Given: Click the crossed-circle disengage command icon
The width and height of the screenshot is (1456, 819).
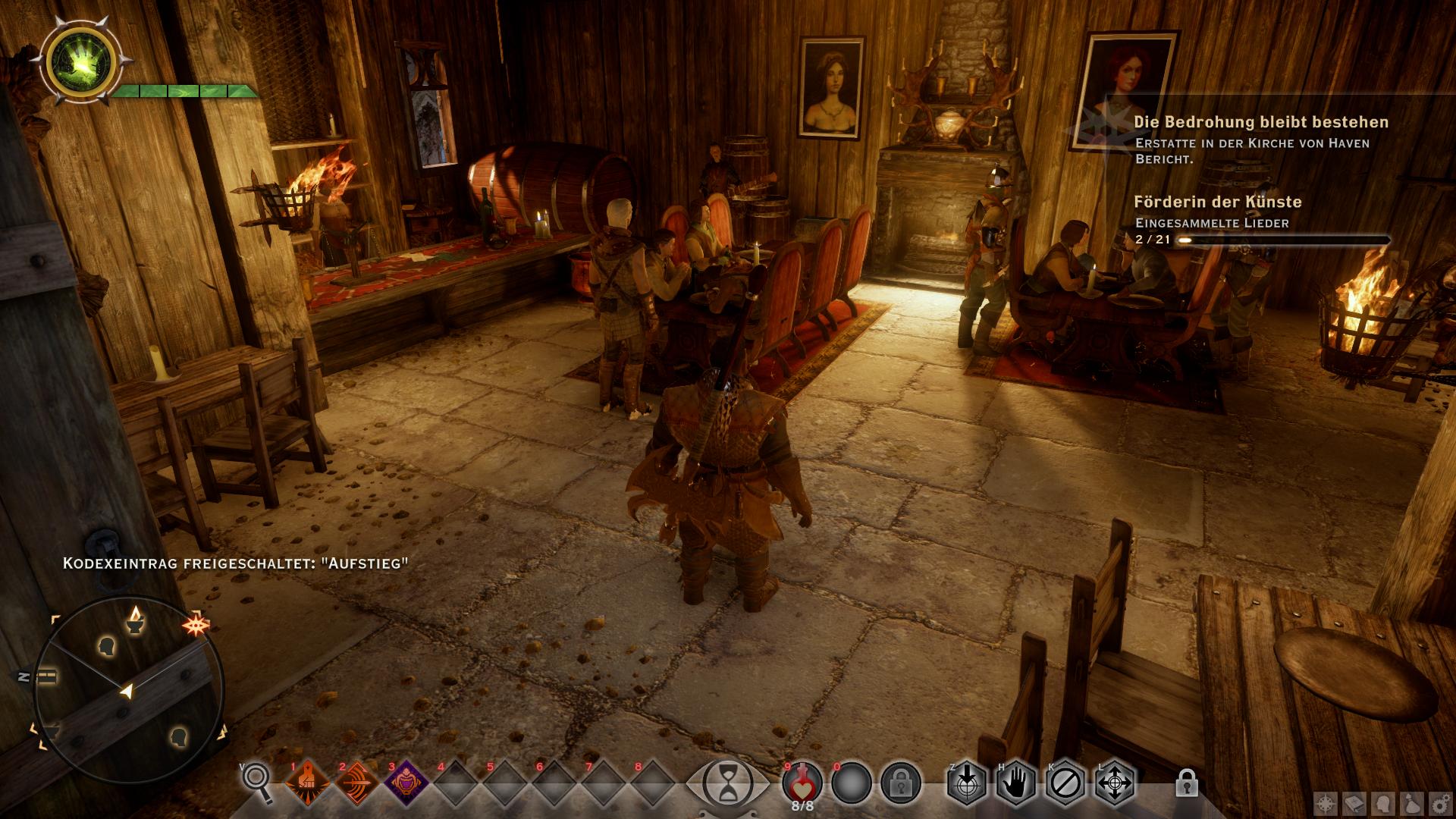Looking at the screenshot, I should coord(1065,783).
